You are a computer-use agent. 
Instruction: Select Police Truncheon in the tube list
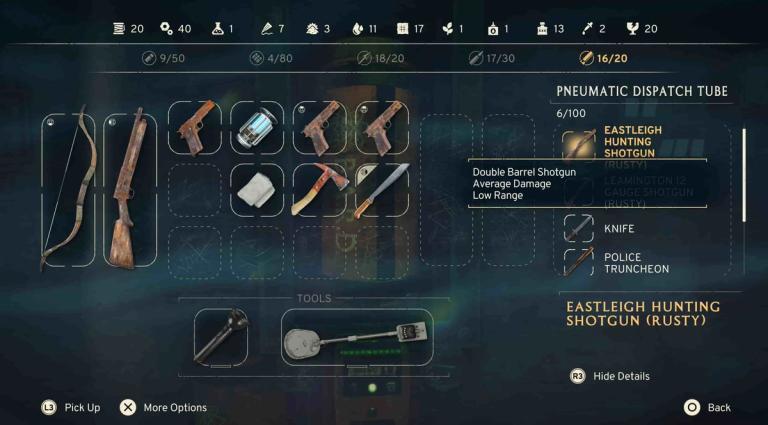coord(636,263)
